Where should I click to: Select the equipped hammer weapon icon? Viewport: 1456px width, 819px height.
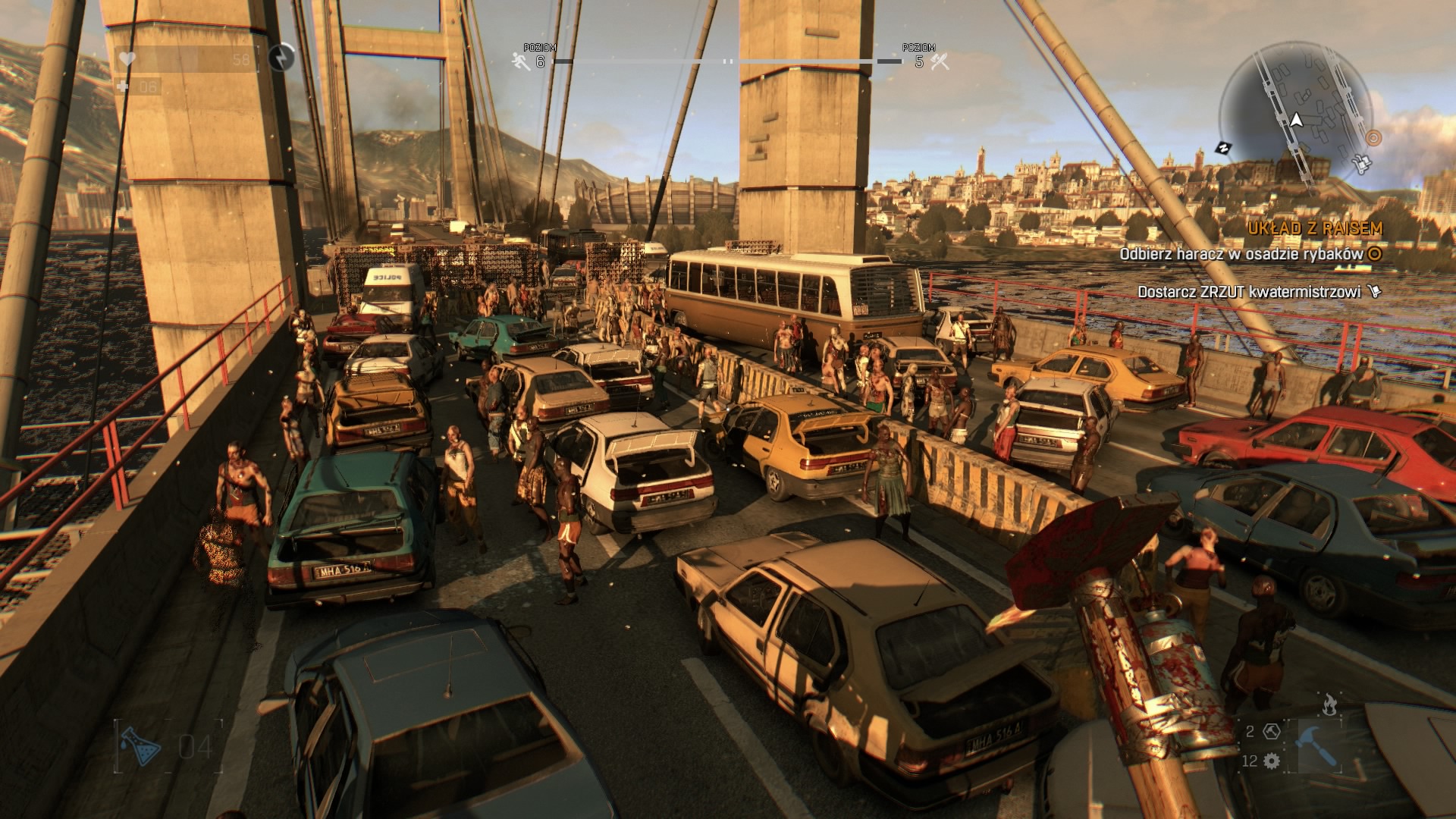point(1316,745)
